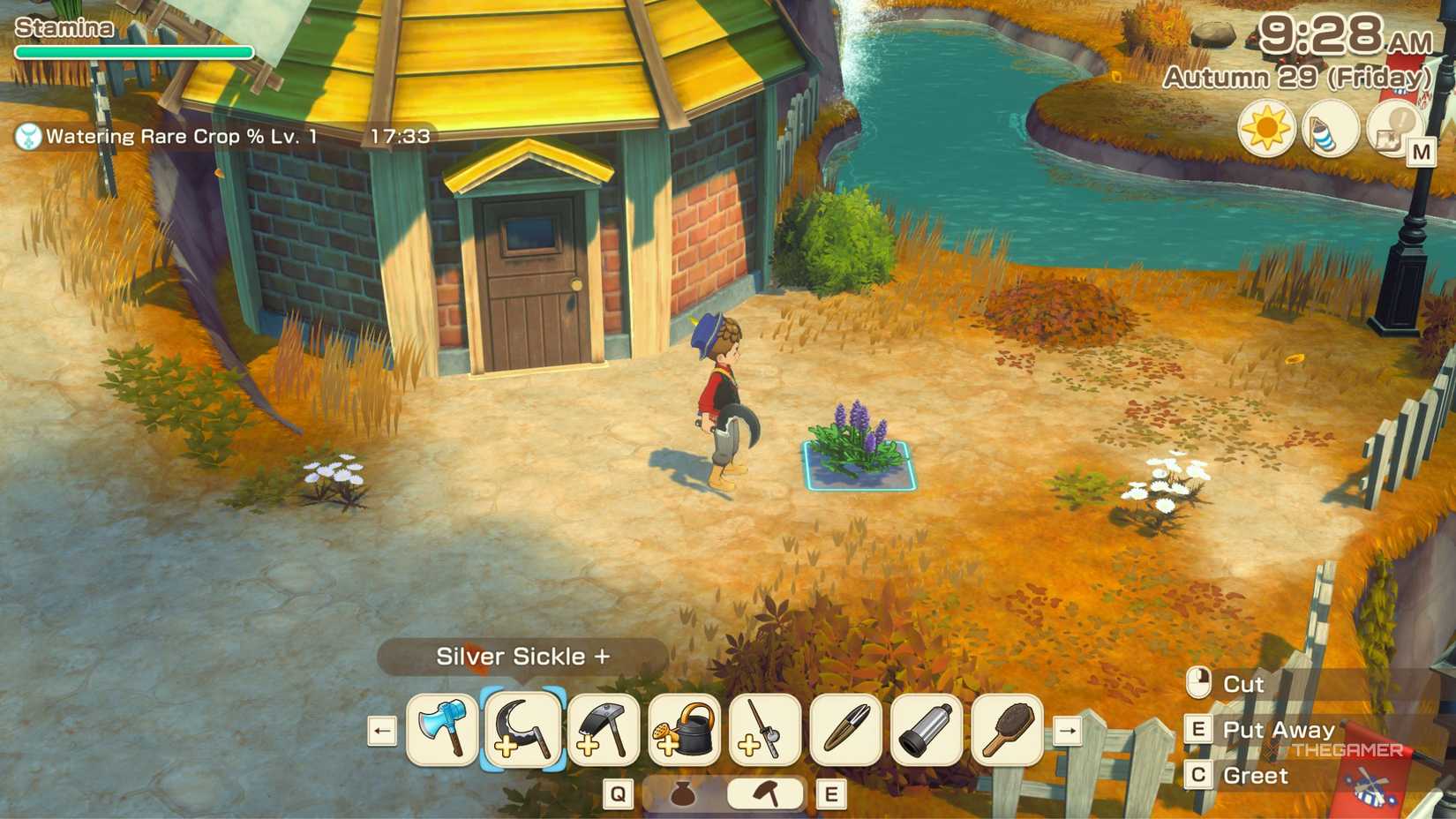Click the sunny weather forecast icon

click(1265, 127)
